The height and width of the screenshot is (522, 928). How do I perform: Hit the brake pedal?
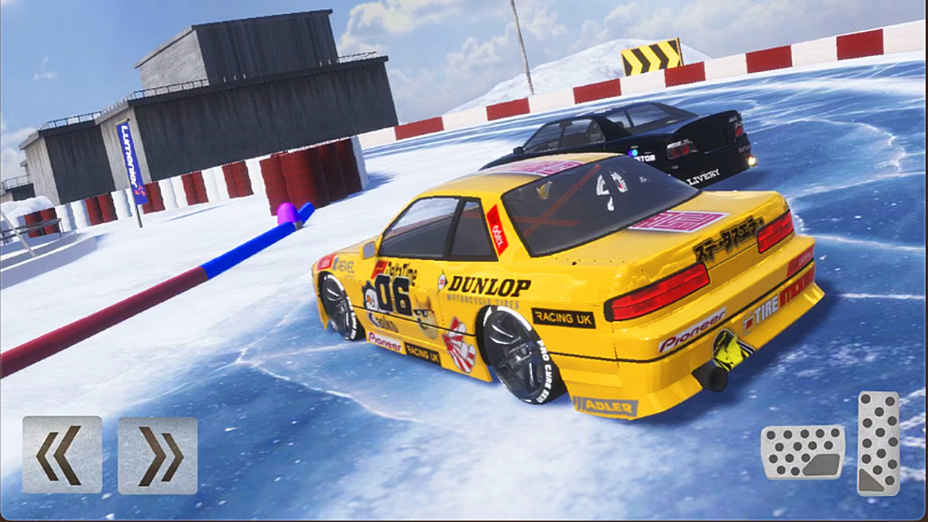click(x=803, y=453)
